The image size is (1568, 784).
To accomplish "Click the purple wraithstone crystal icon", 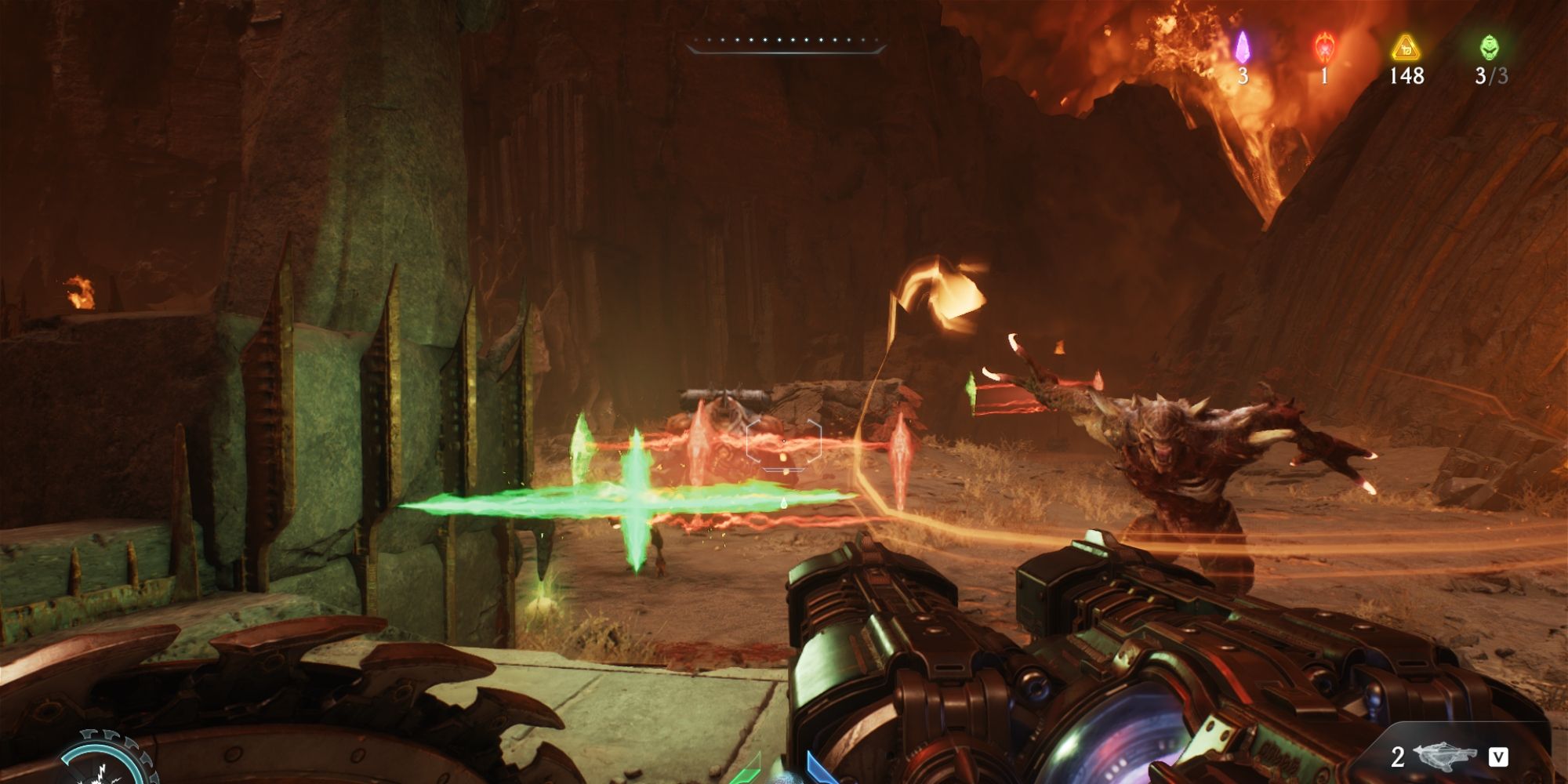I will pyautogui.click(x=1242, y=48).
